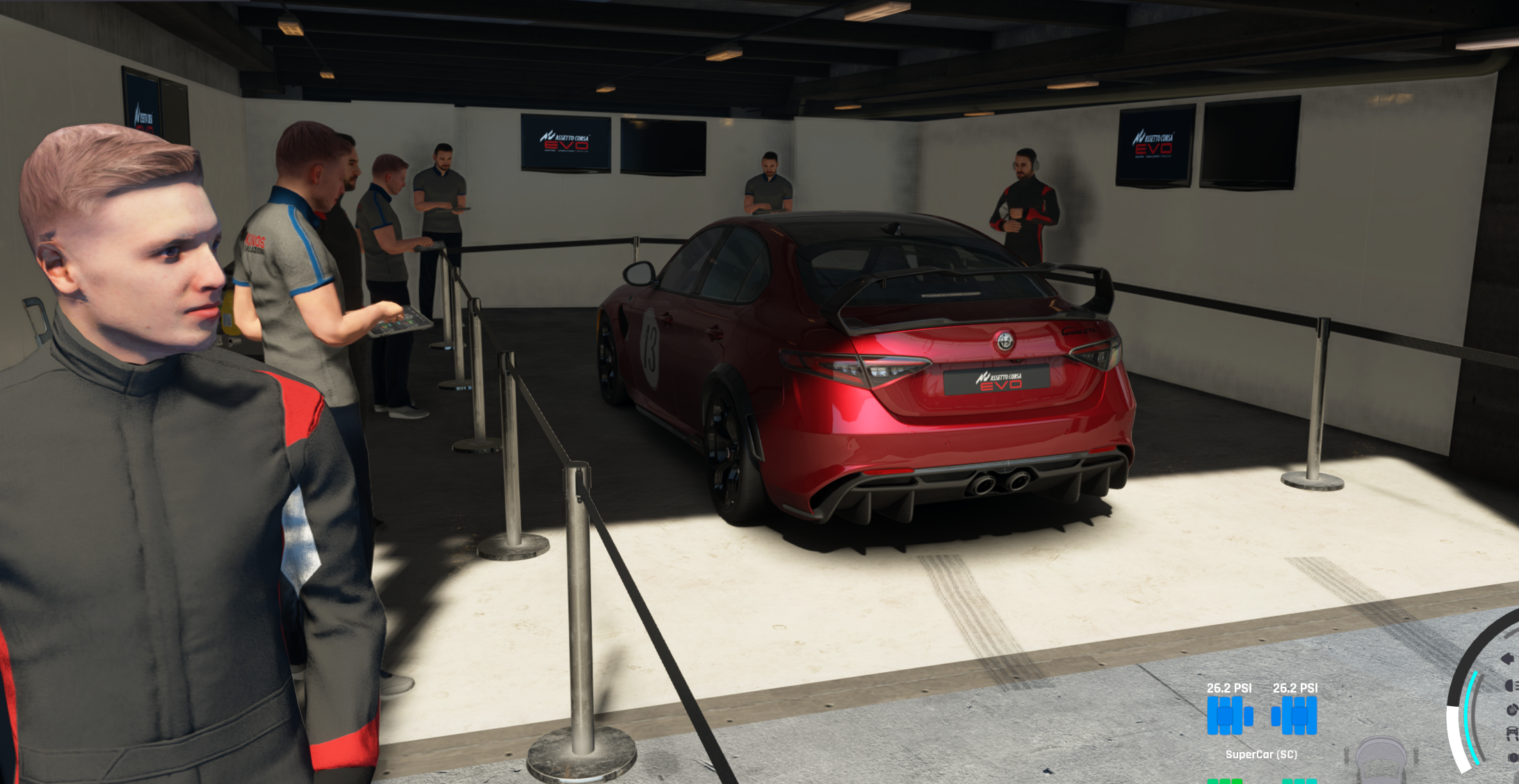
Task: Toggle the traction control skidding-car icon
Action: click(1512, 734)
